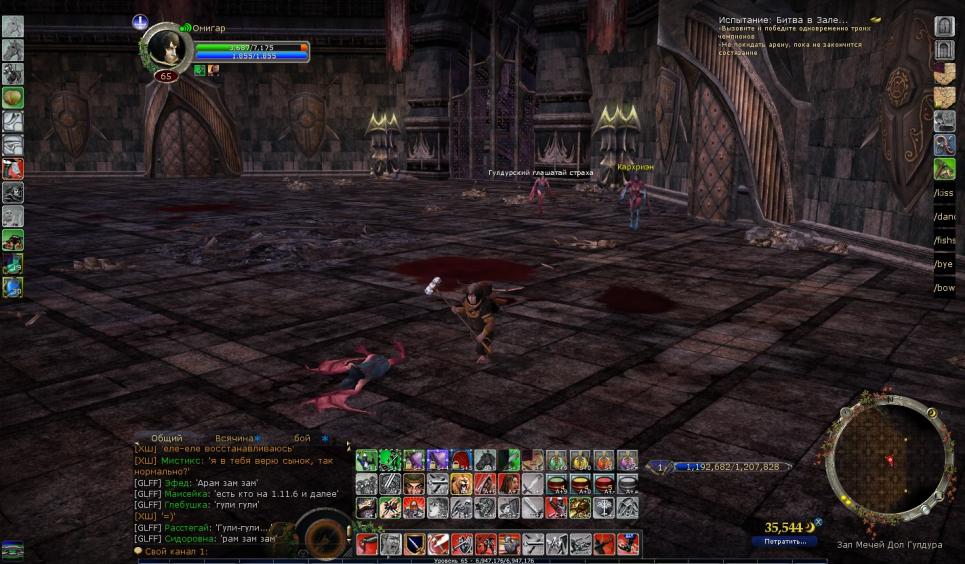Use the green potion bowl item slot

[x=556, y=484]
